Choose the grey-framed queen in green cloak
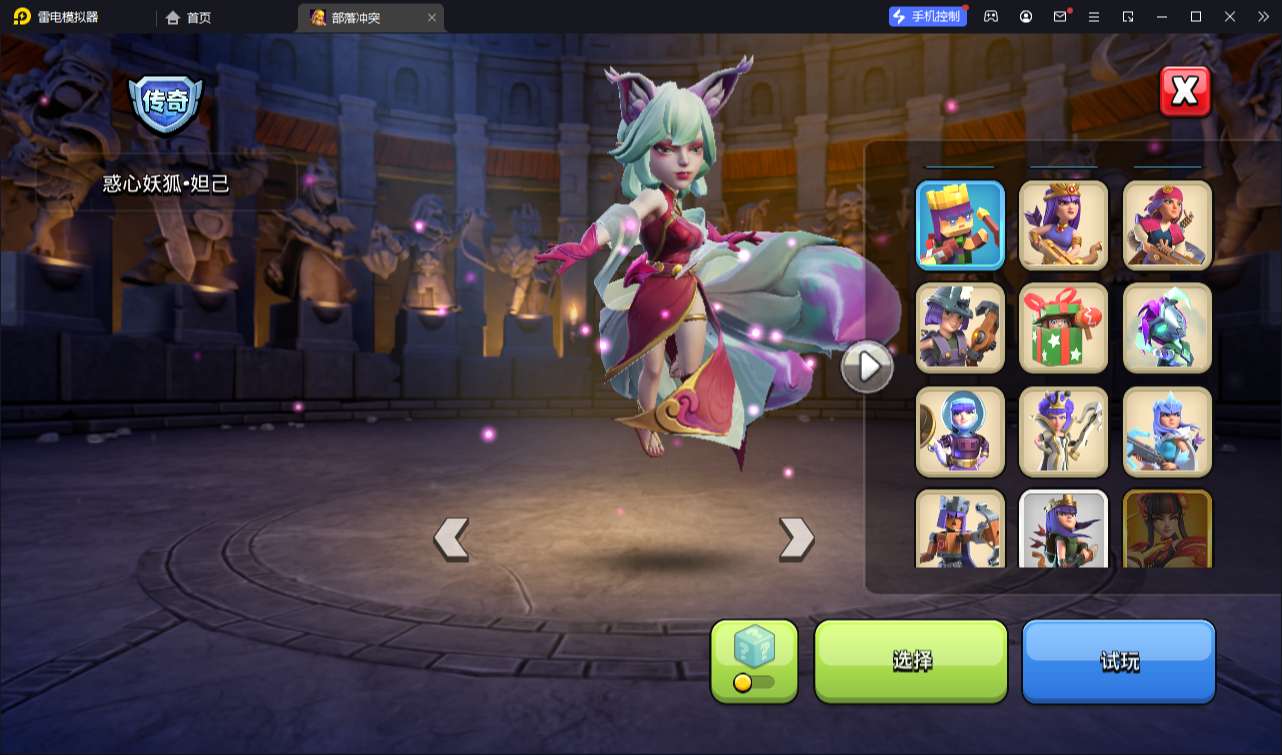The height and width of the screenshot is (755, 1282). (x=1063, y=529)
